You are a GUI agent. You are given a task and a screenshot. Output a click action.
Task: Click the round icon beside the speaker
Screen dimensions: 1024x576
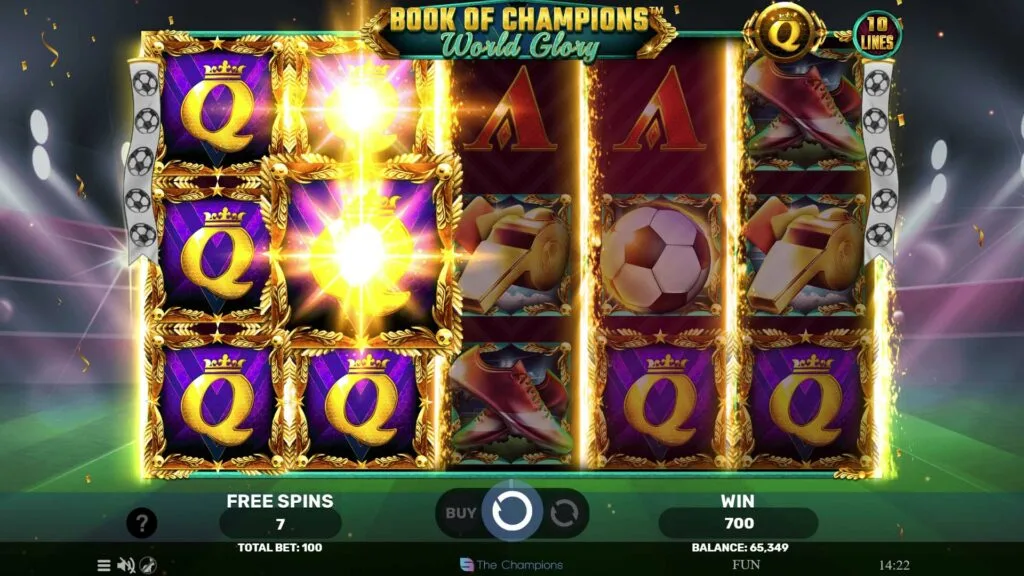[x=148, y=565]
